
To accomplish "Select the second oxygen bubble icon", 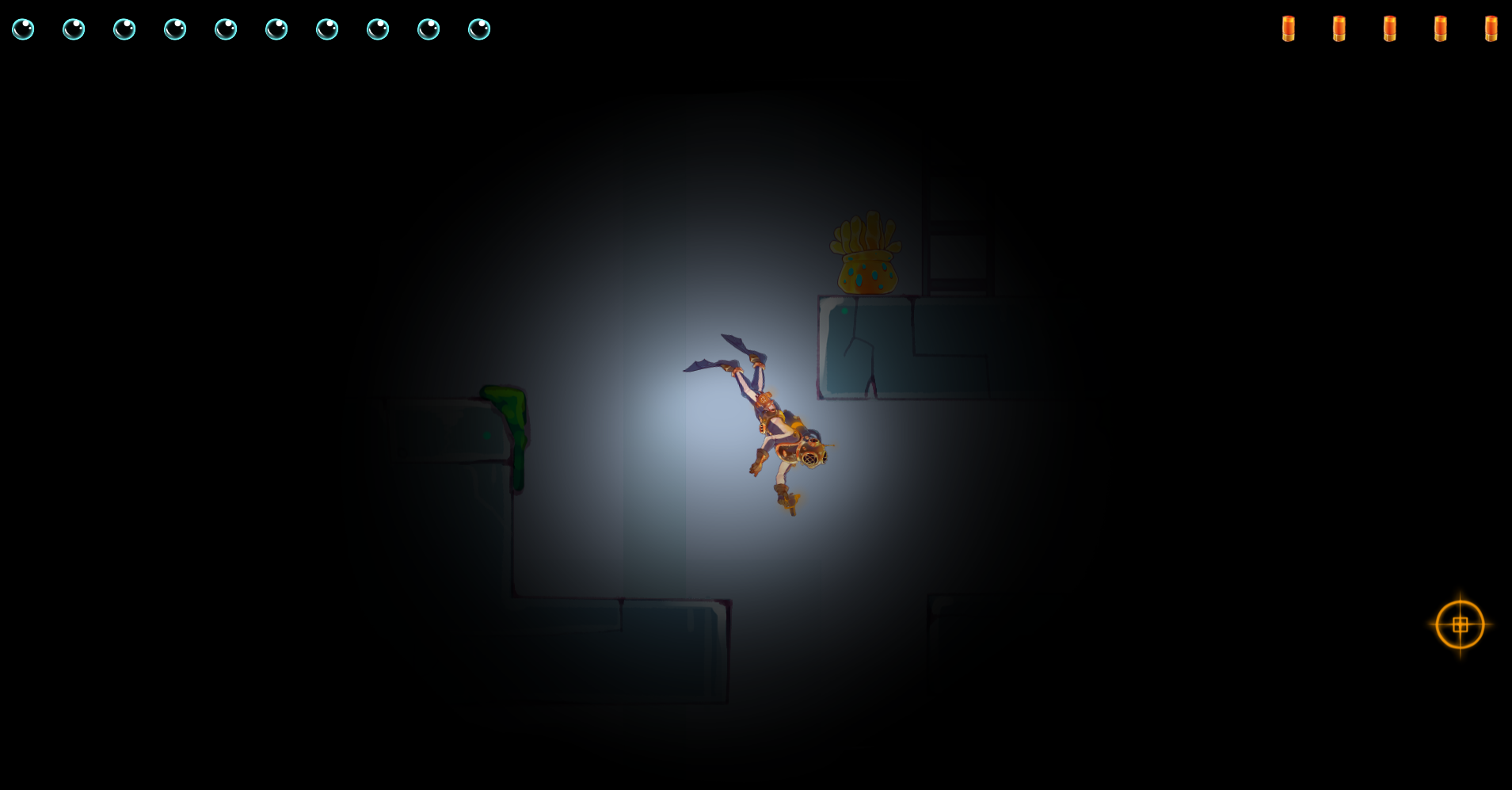I will click(74, 29).
